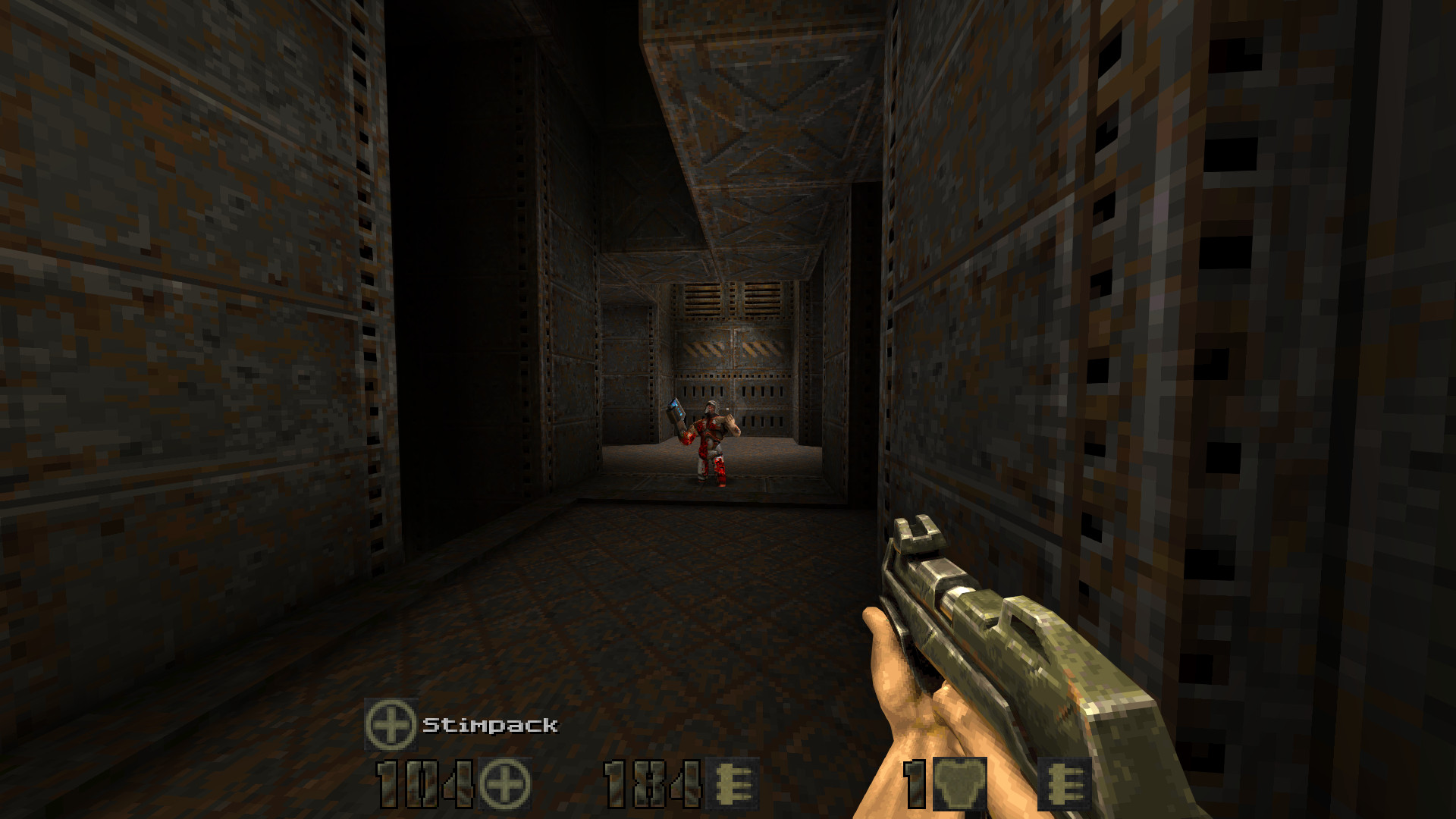Click the crosshair dot at screen center
The height and width of the screenshot is (819, 1456).
click(728, 409)
